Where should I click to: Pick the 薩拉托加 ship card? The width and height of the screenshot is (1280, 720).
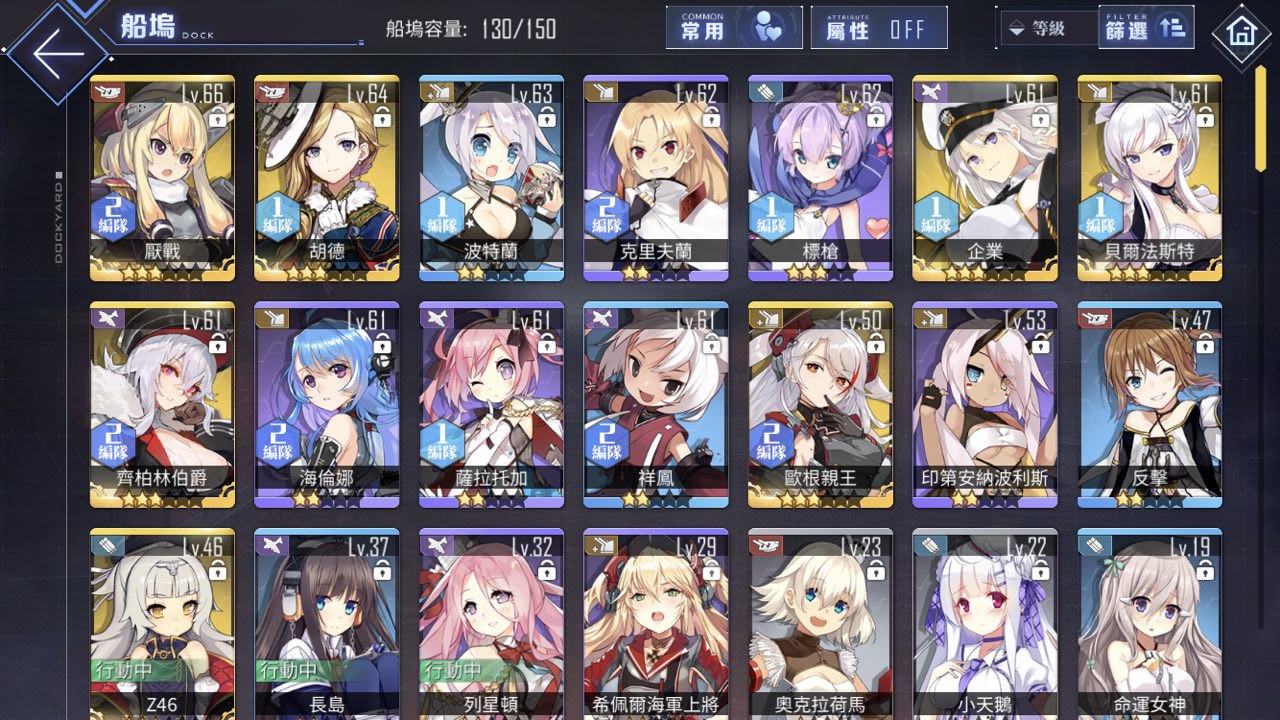tap(491, 405)
